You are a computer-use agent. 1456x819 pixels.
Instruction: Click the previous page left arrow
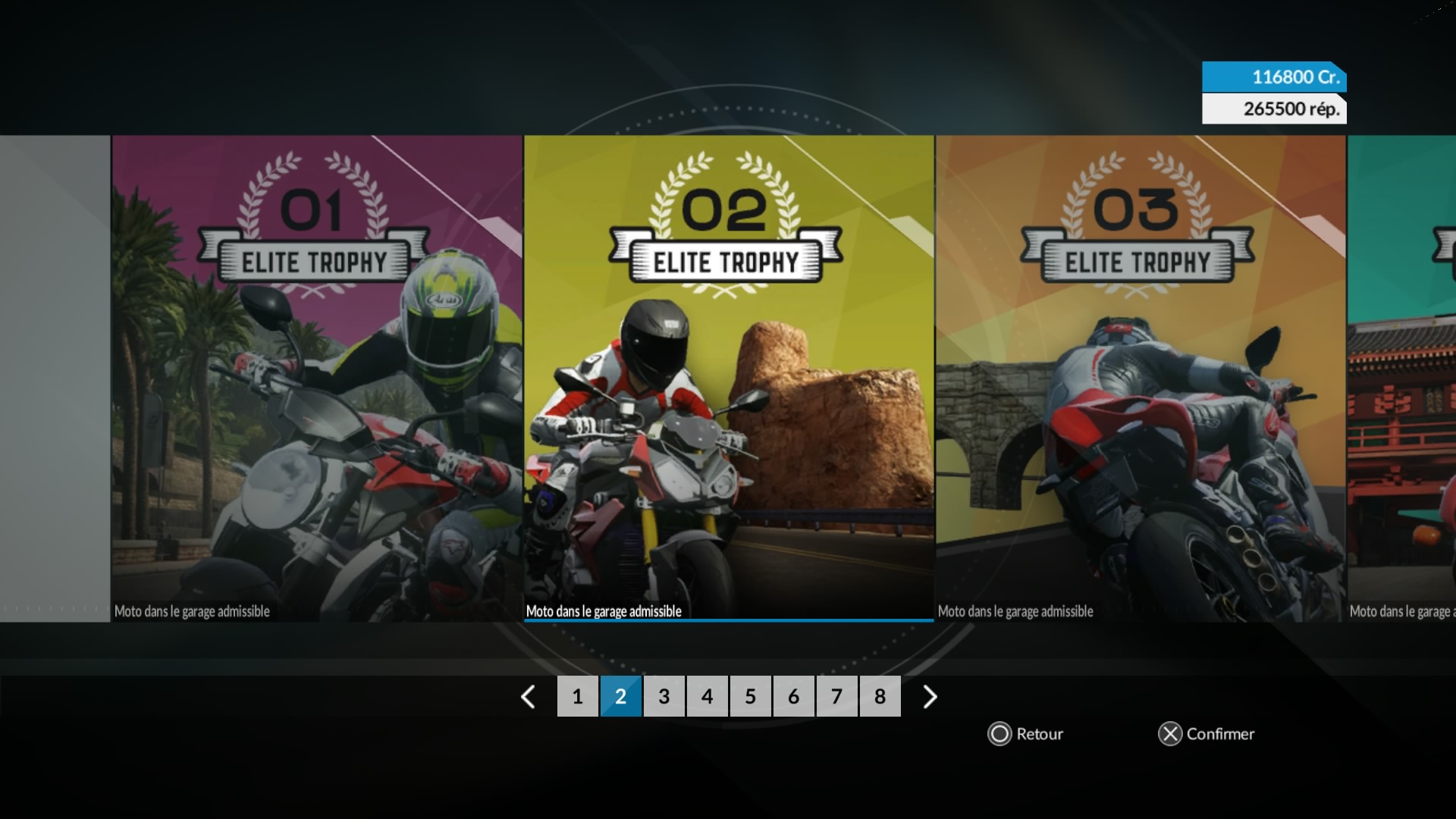click(x=529, y=696)
